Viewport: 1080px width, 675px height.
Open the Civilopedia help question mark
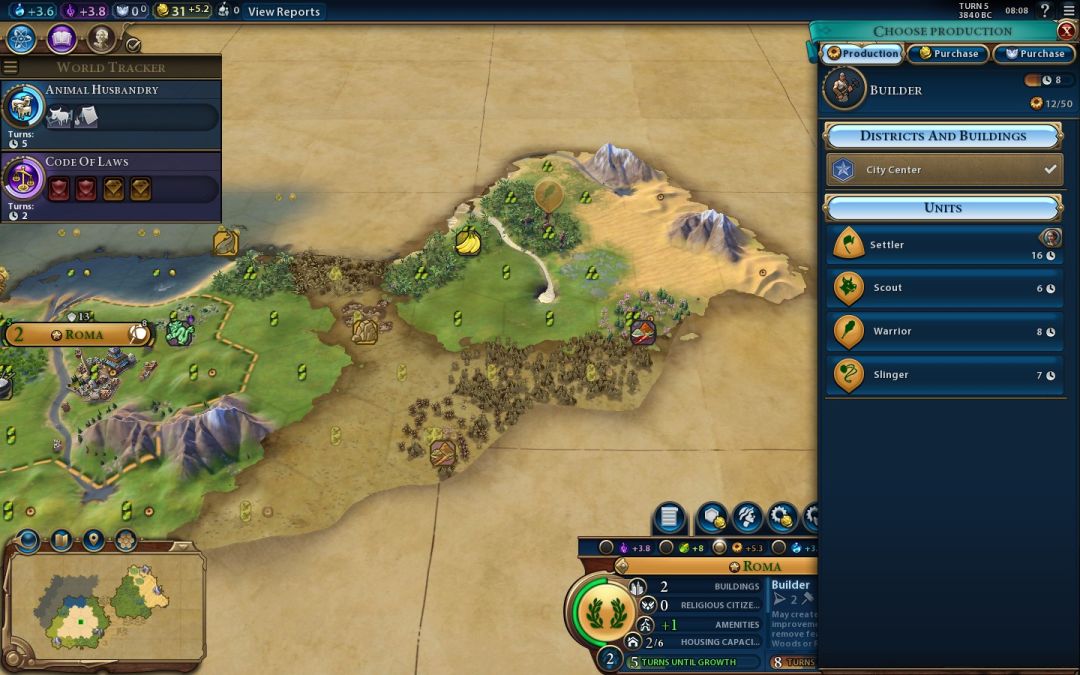click(1045, 11)
